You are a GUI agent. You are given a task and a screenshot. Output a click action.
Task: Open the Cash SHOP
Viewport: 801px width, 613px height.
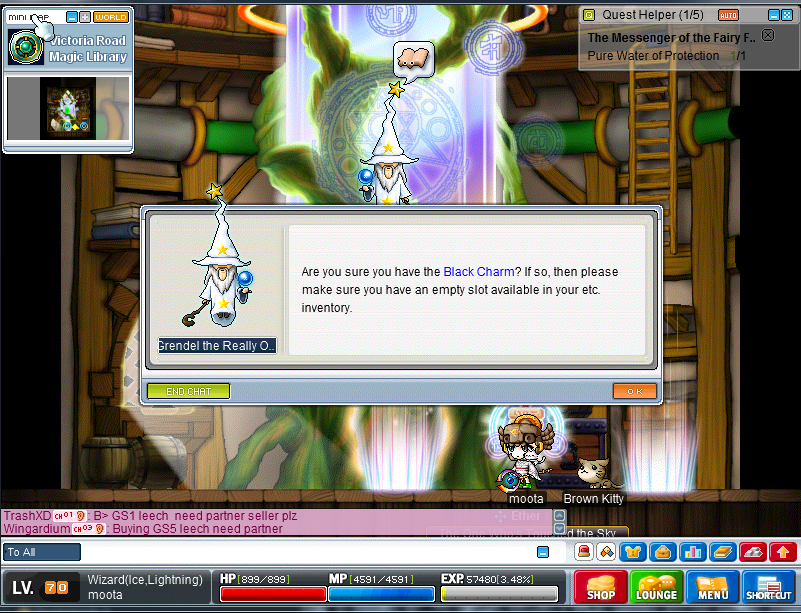point(601,587)
